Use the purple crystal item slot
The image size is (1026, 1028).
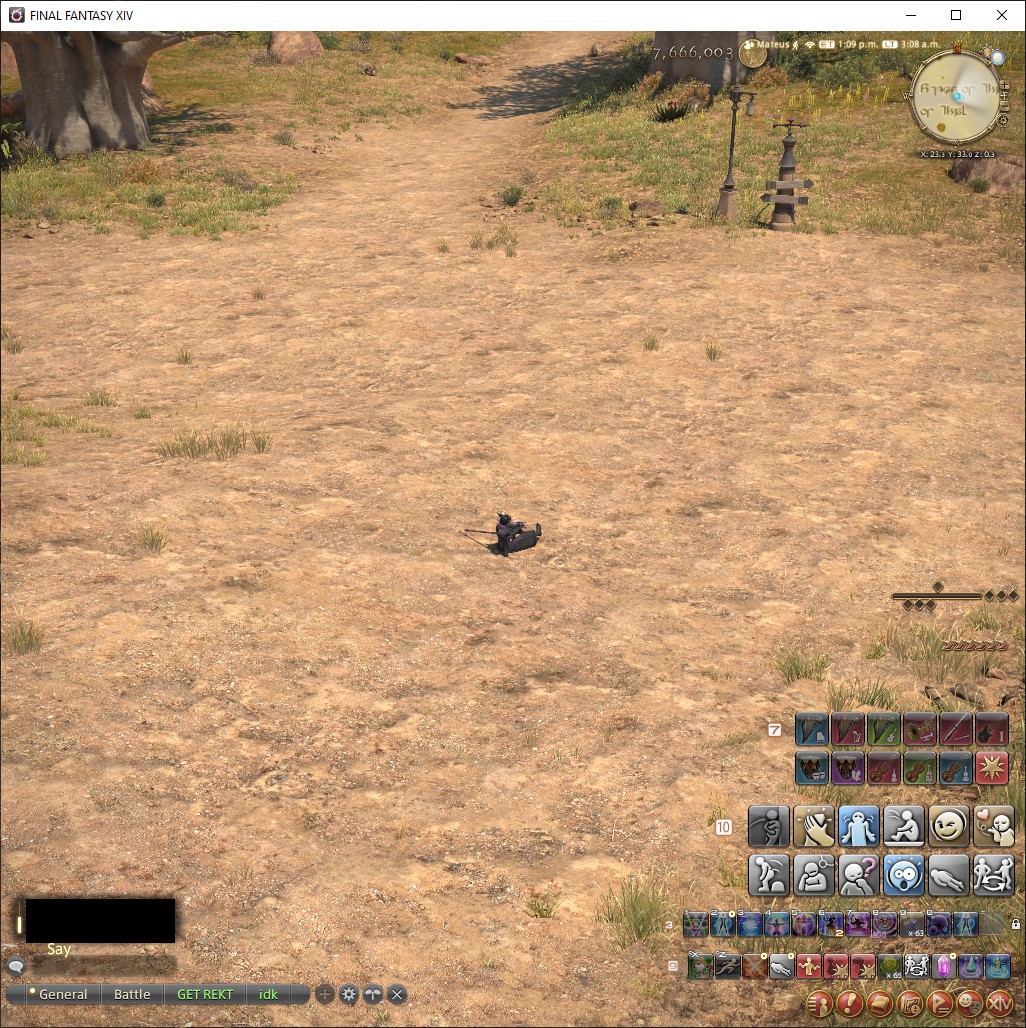point(942,967)
